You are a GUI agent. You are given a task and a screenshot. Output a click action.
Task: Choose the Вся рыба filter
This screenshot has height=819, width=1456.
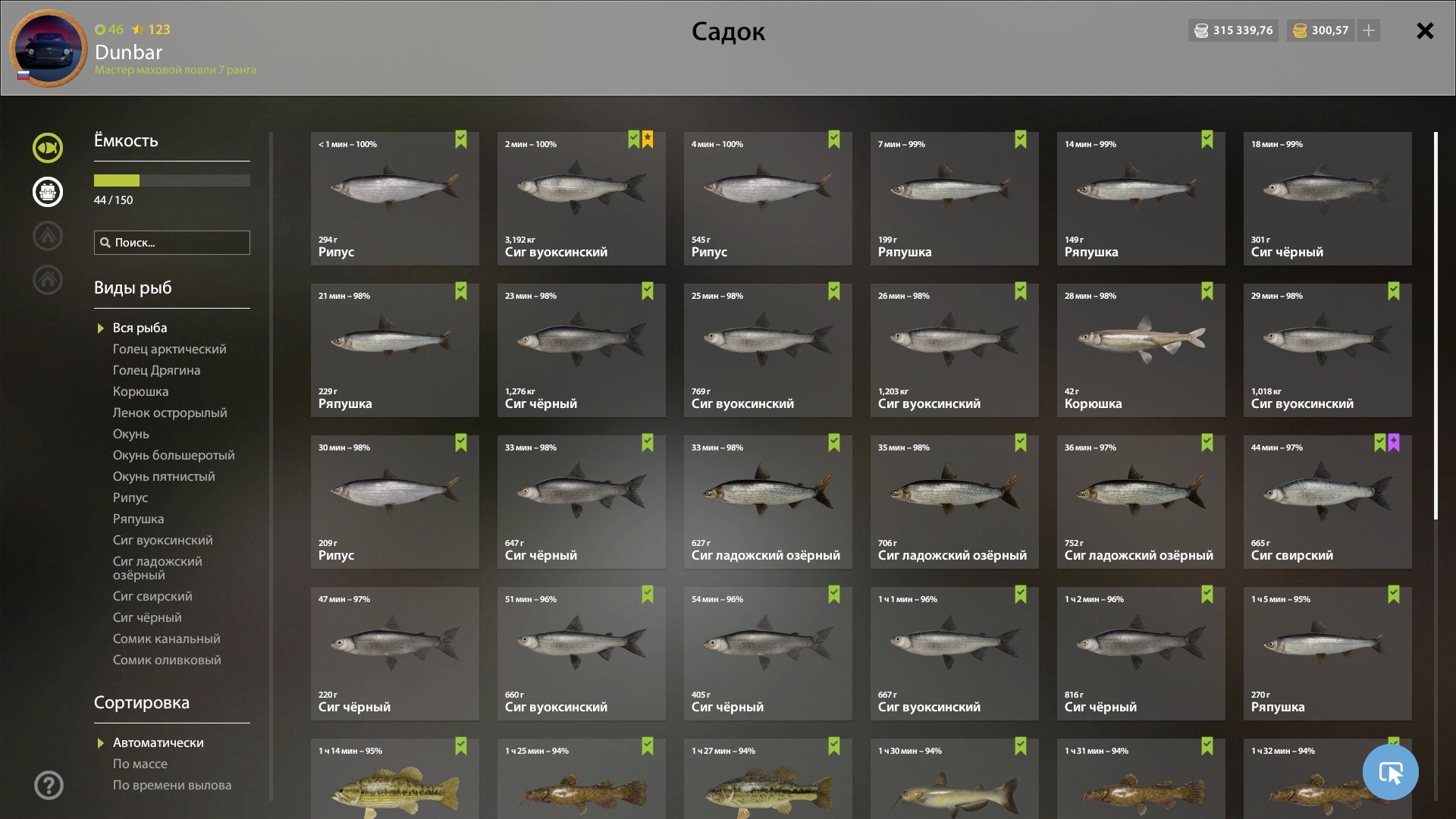[140, 328]
